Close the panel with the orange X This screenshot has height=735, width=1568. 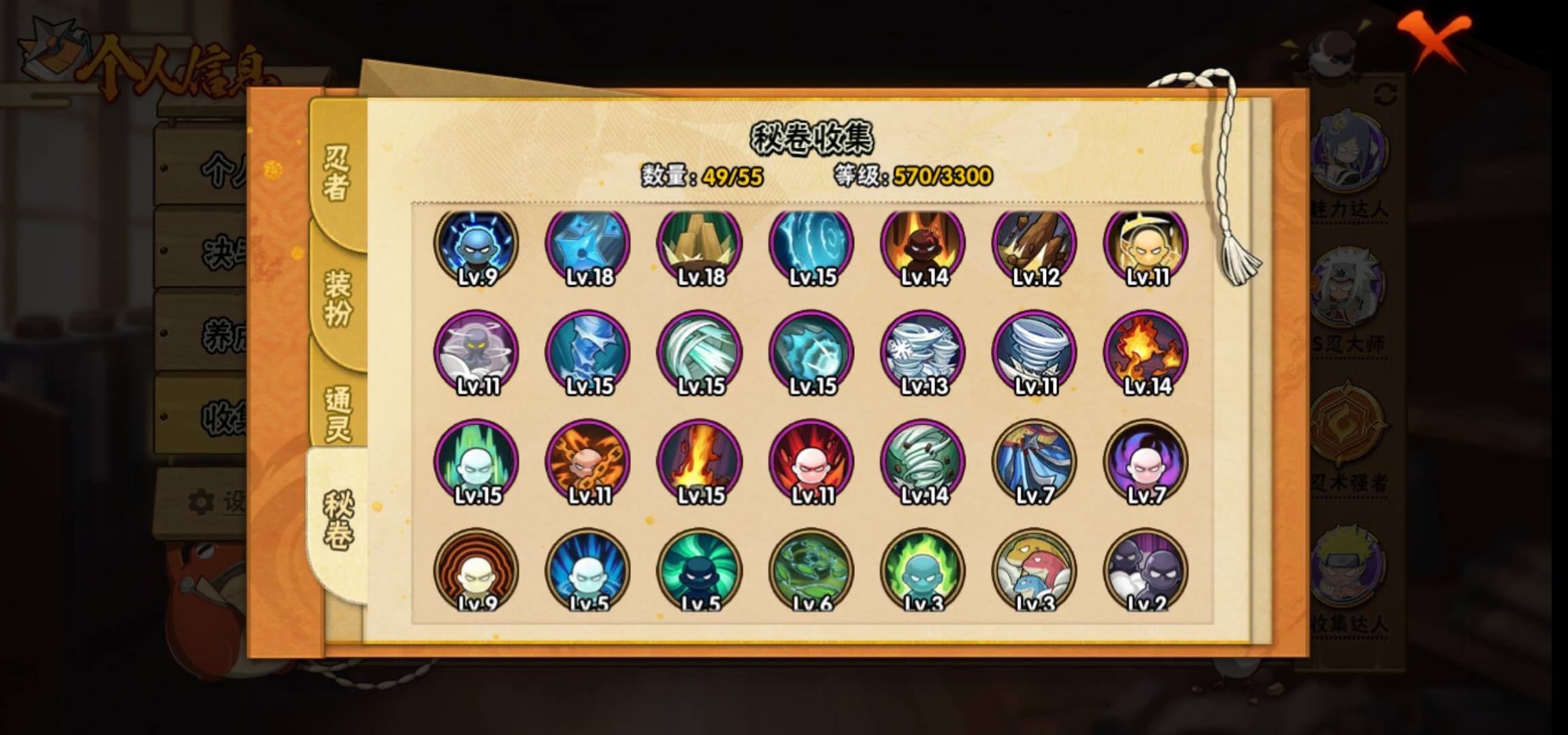coord(1435,39)
